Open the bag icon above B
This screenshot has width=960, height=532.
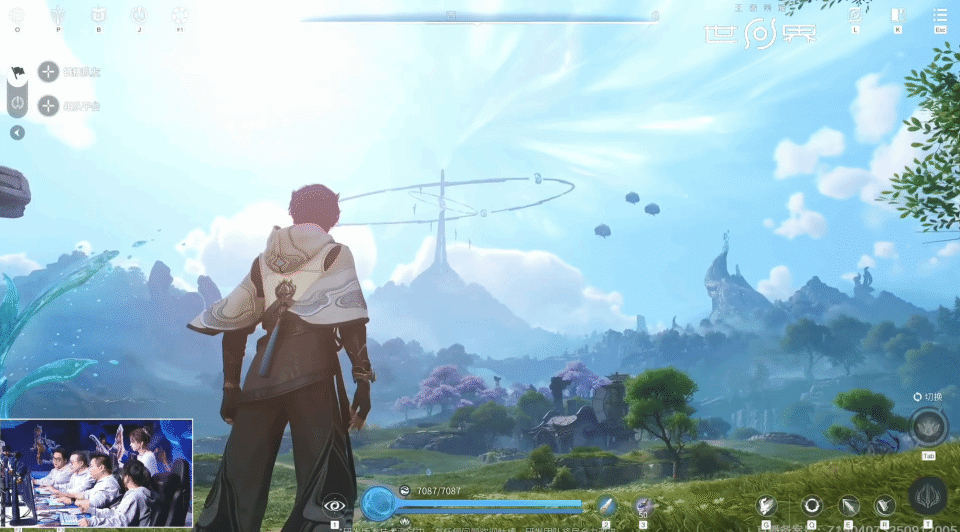coord(98,14)
